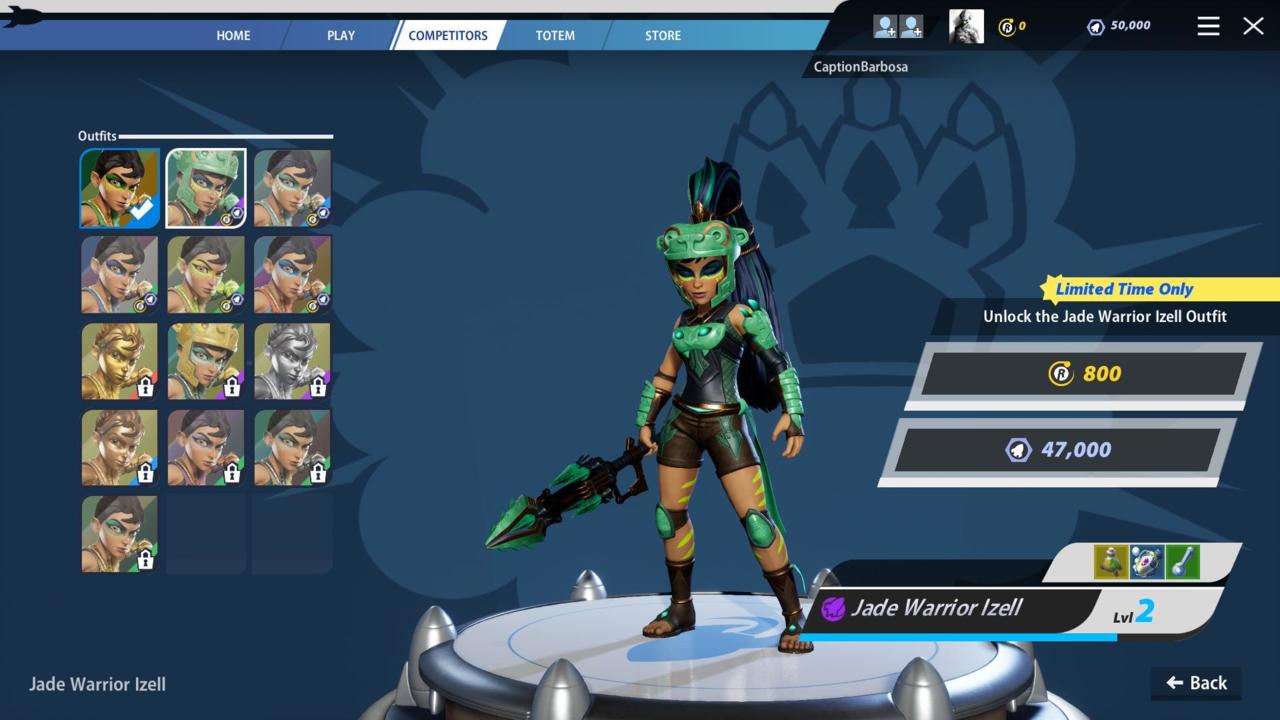Screen dimensions: 1280x720
Task: Open the Home tab
Action: tap(233, 35)
